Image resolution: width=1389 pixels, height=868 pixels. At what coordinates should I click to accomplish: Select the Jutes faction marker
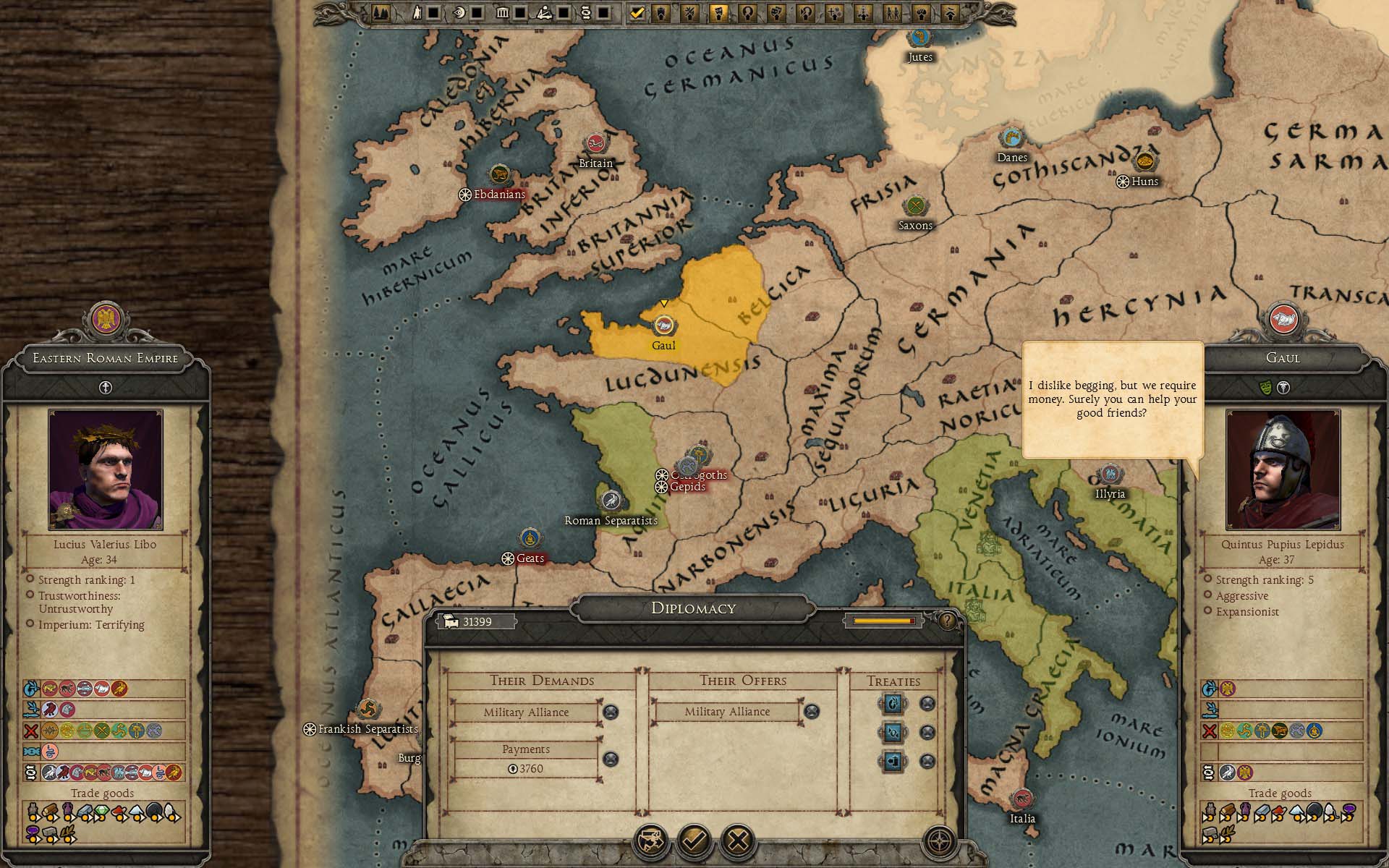(919, 38)
